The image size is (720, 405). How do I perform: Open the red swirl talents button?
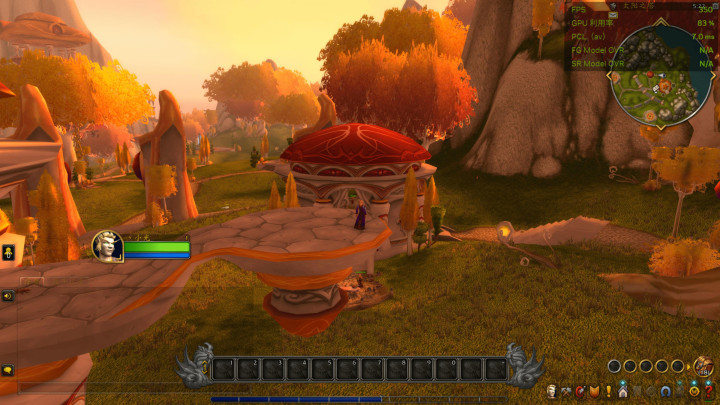pyautogui.click(x=580, y=391)
